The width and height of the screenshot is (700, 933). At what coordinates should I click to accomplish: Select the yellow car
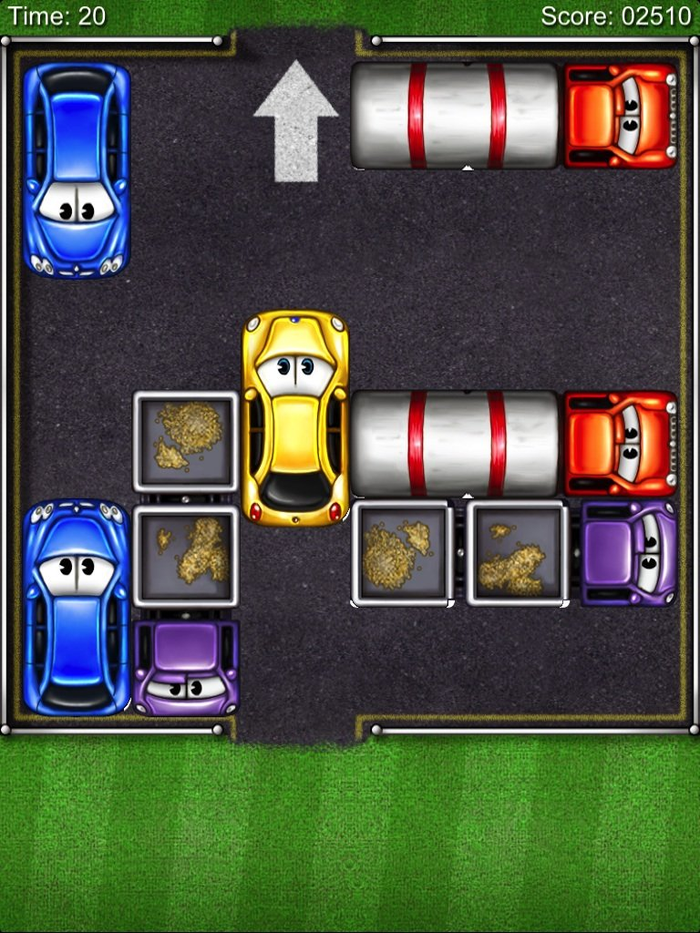295,418
